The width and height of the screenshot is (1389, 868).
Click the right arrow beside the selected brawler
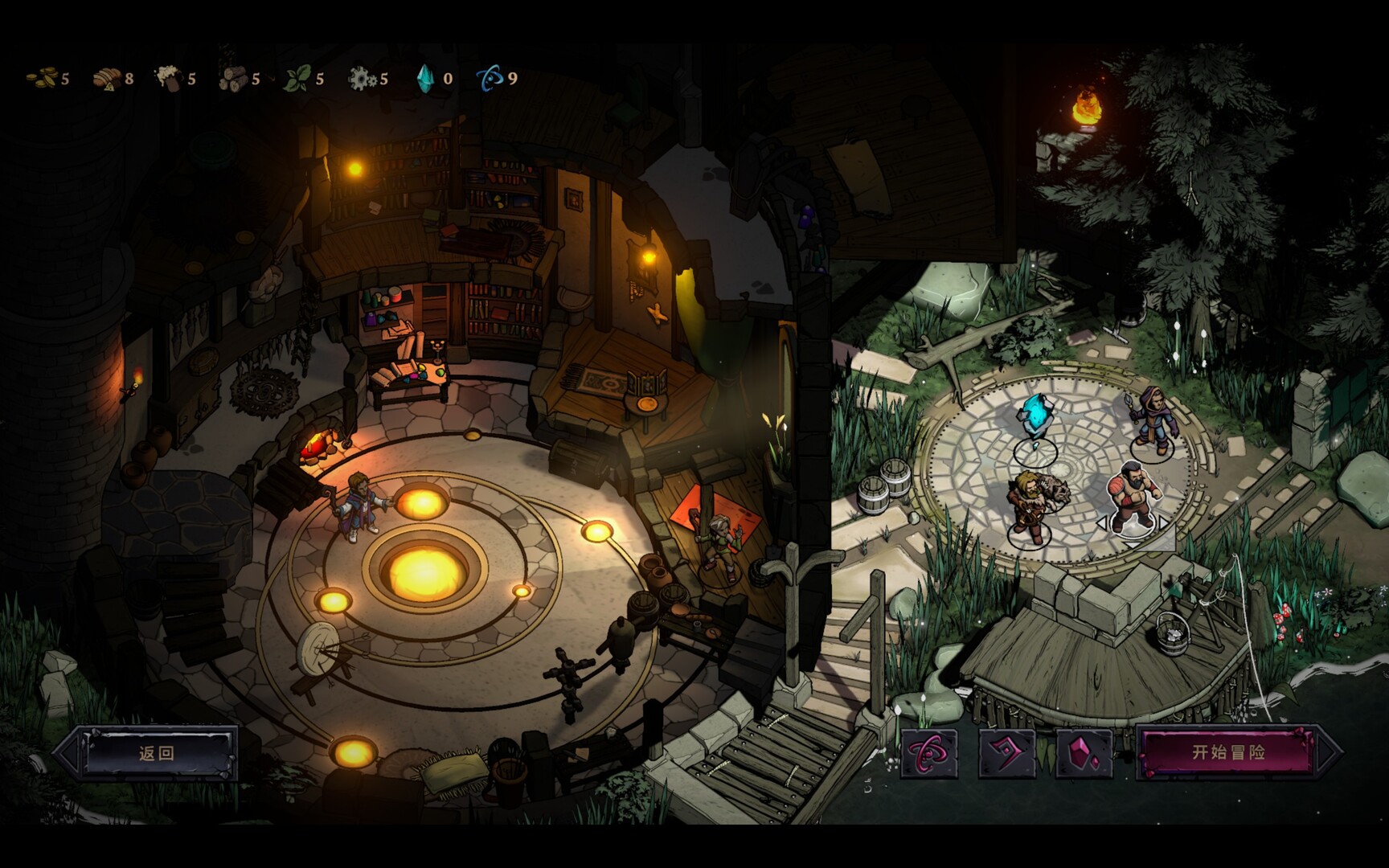(x=1163, y=523)
